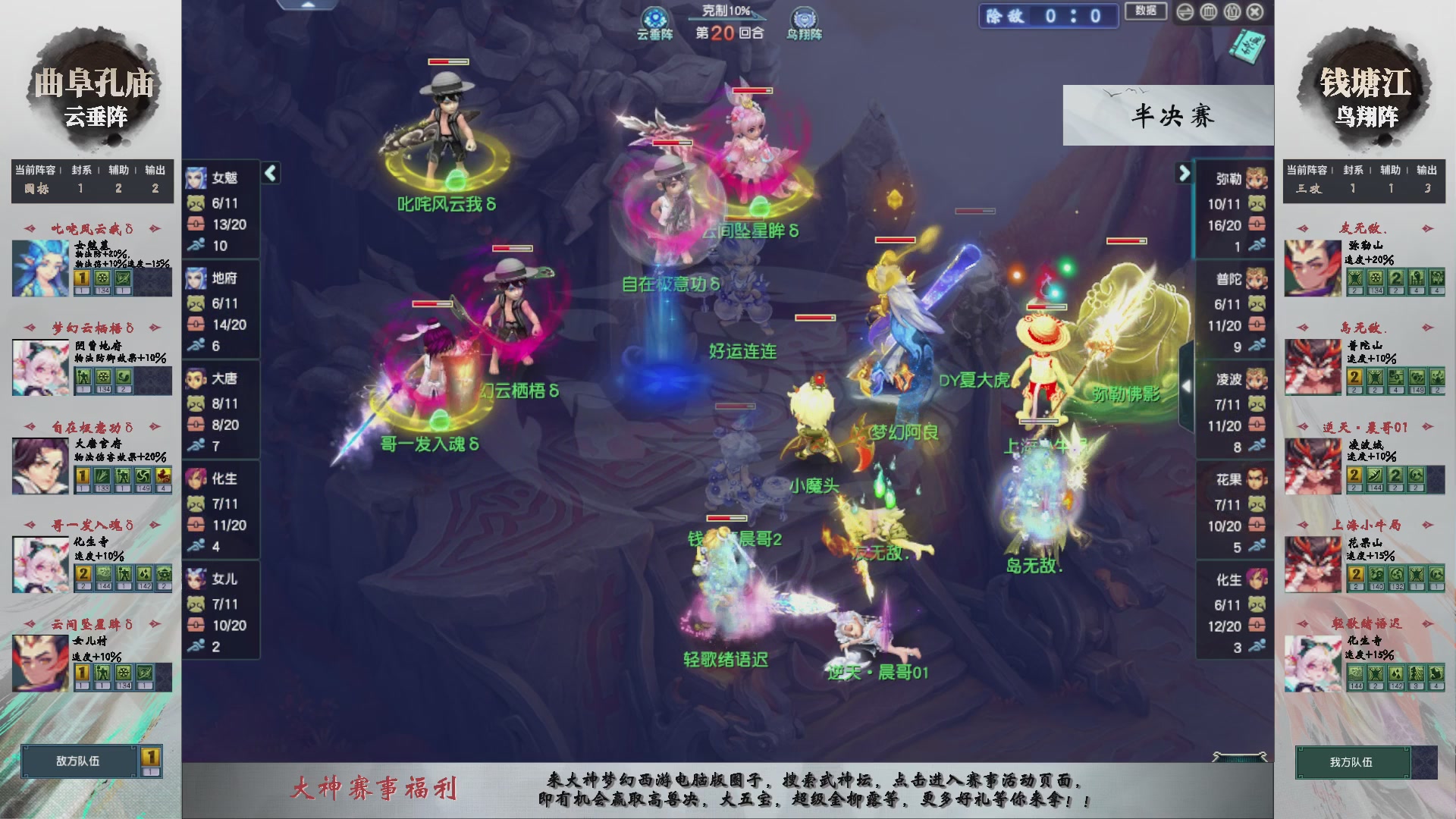Select the 封系 column header on right roster
This screenshot has height=819, width=1456.
(1354, 171)
